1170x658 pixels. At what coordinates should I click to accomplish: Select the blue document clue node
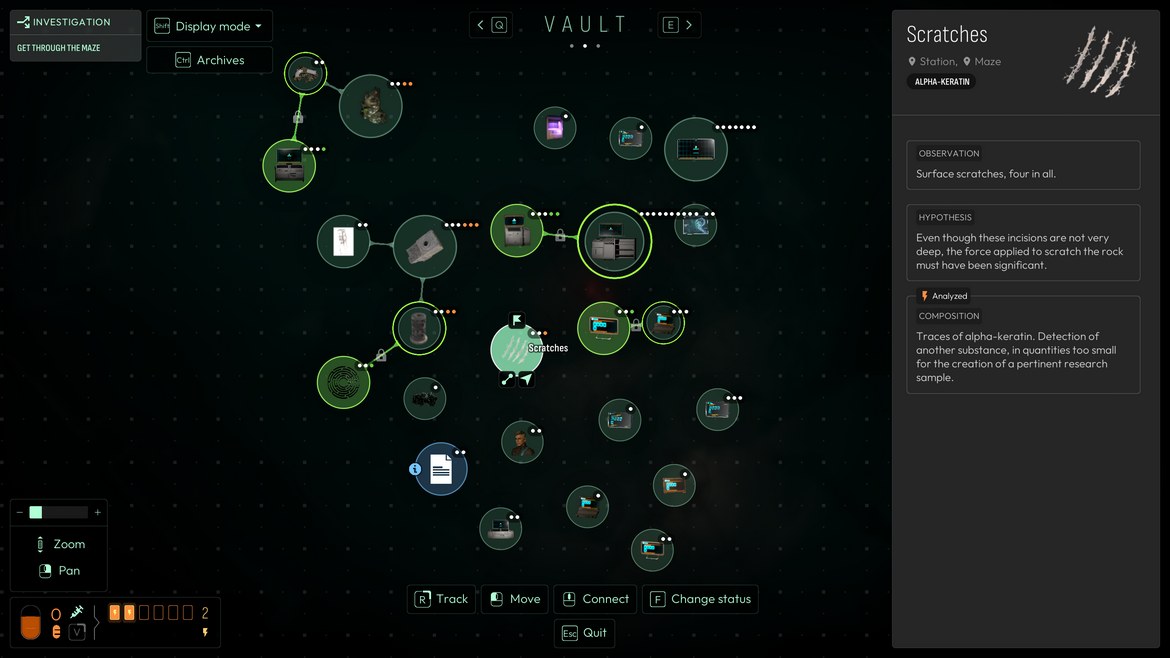[441, 469]
